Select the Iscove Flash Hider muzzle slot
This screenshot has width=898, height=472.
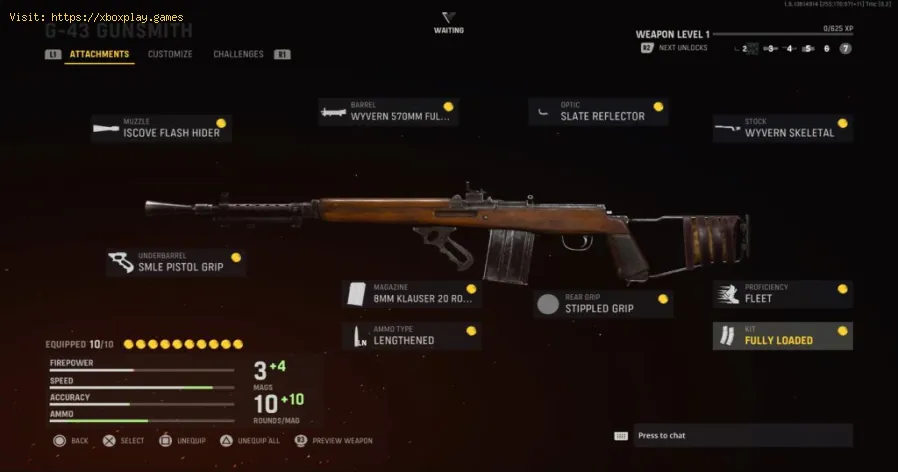point(161,128)
